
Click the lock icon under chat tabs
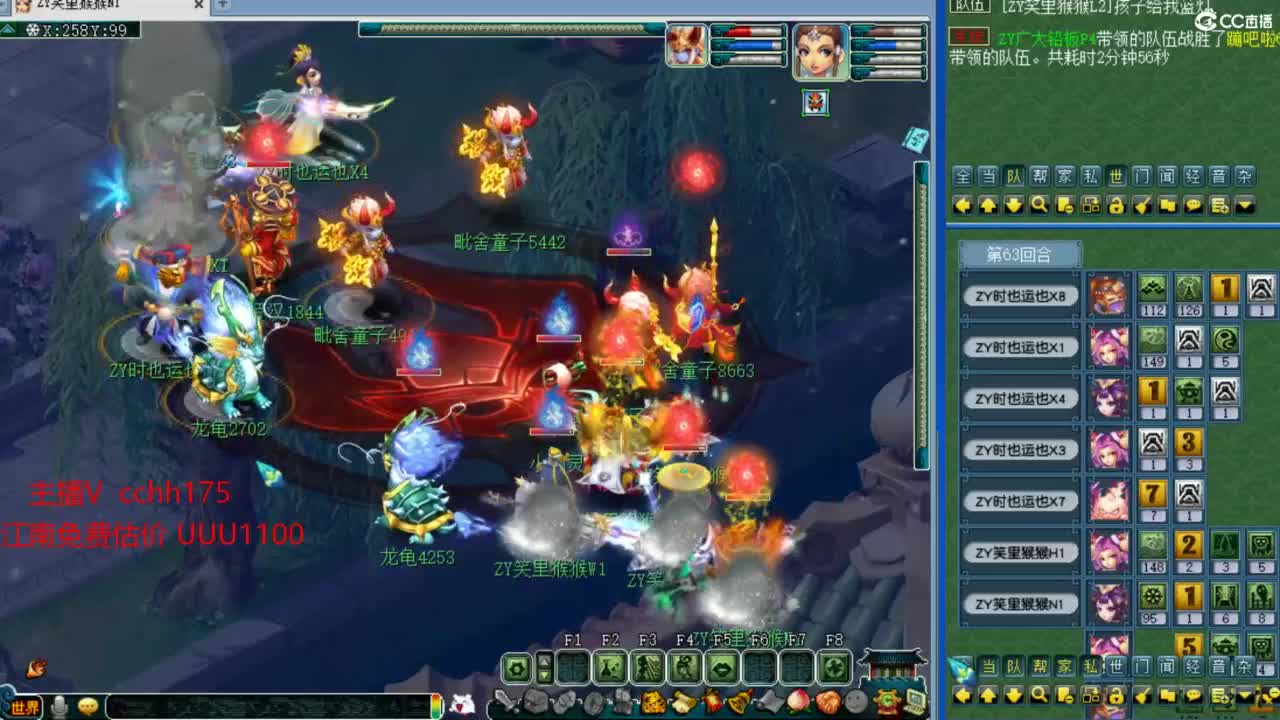point(1116,205)
